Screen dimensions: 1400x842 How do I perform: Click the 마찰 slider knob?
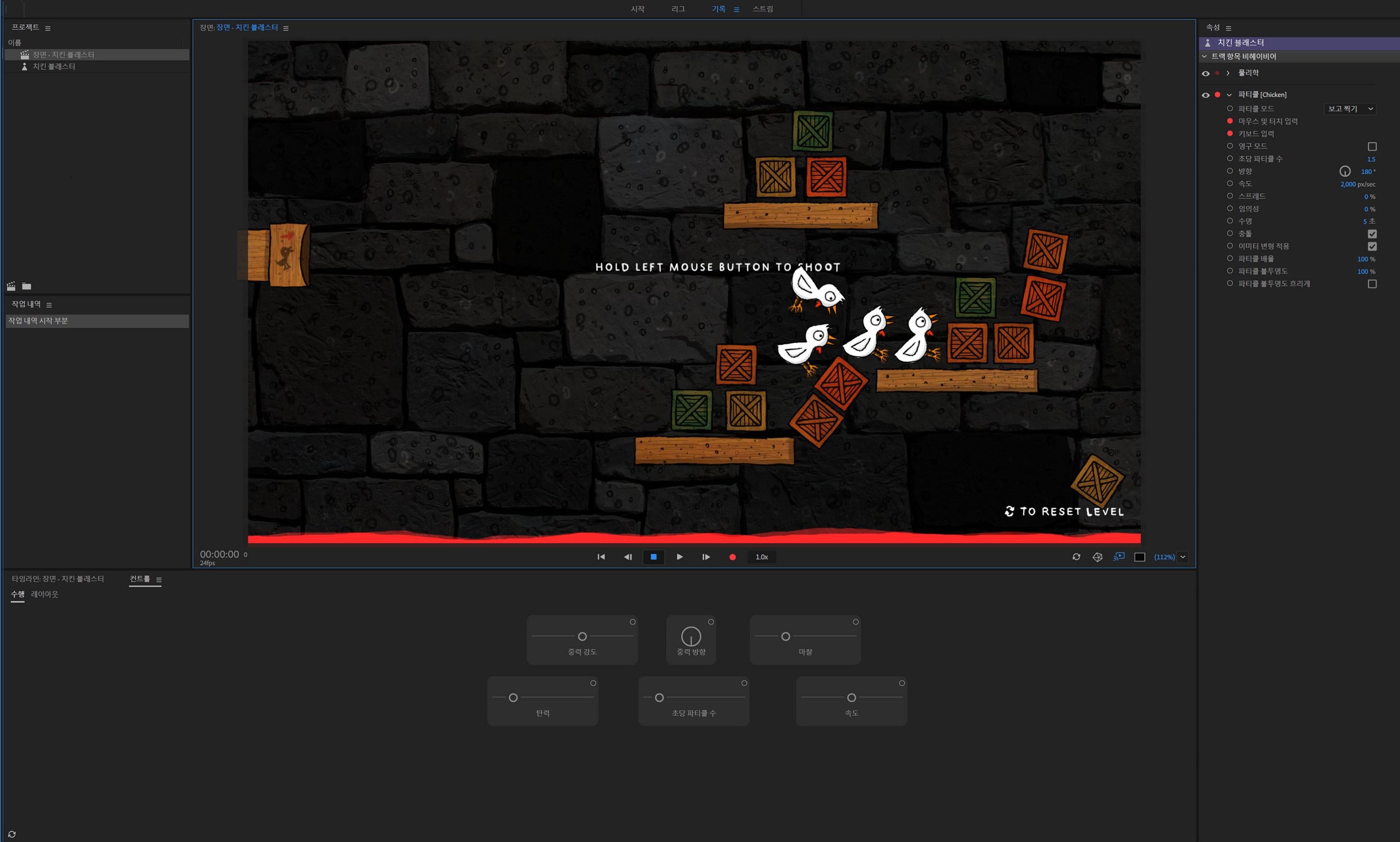[785, 637]
